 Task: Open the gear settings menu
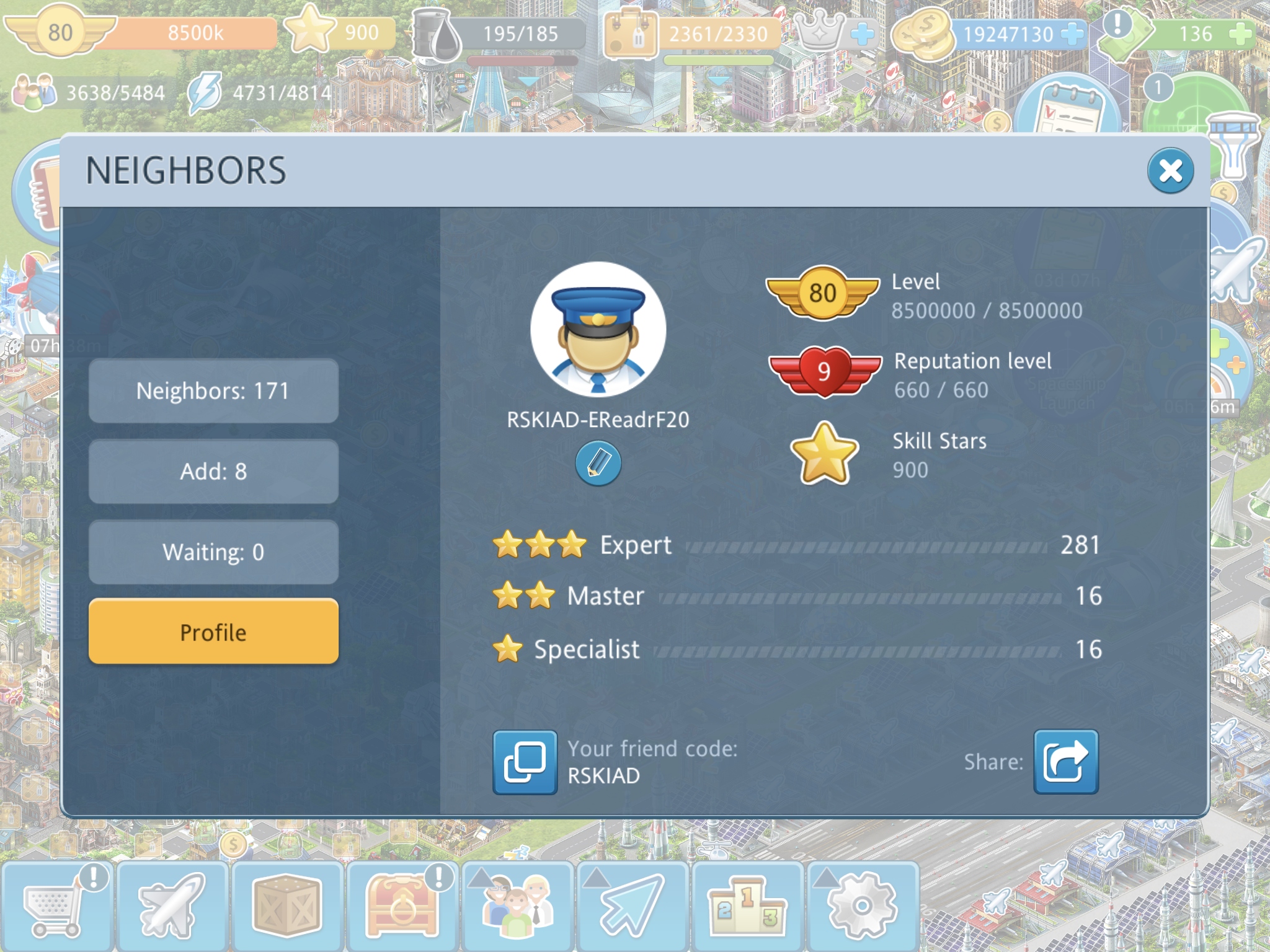(862, 906)
